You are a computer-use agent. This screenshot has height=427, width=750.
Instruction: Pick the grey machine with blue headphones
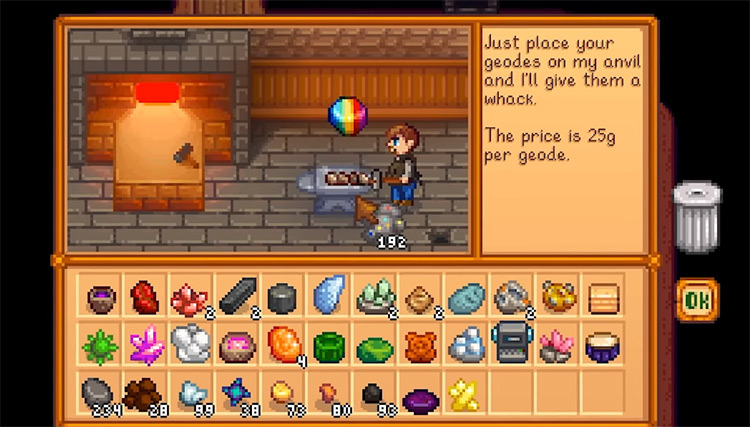coord(511,345)
